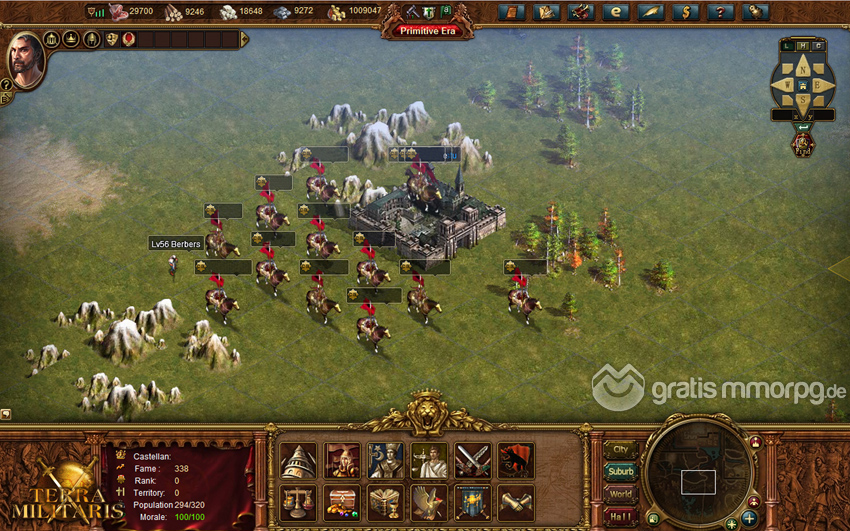Open the World map view
Image resolution: width=850 pixels, height=531 pixels.
pos(621,494)
